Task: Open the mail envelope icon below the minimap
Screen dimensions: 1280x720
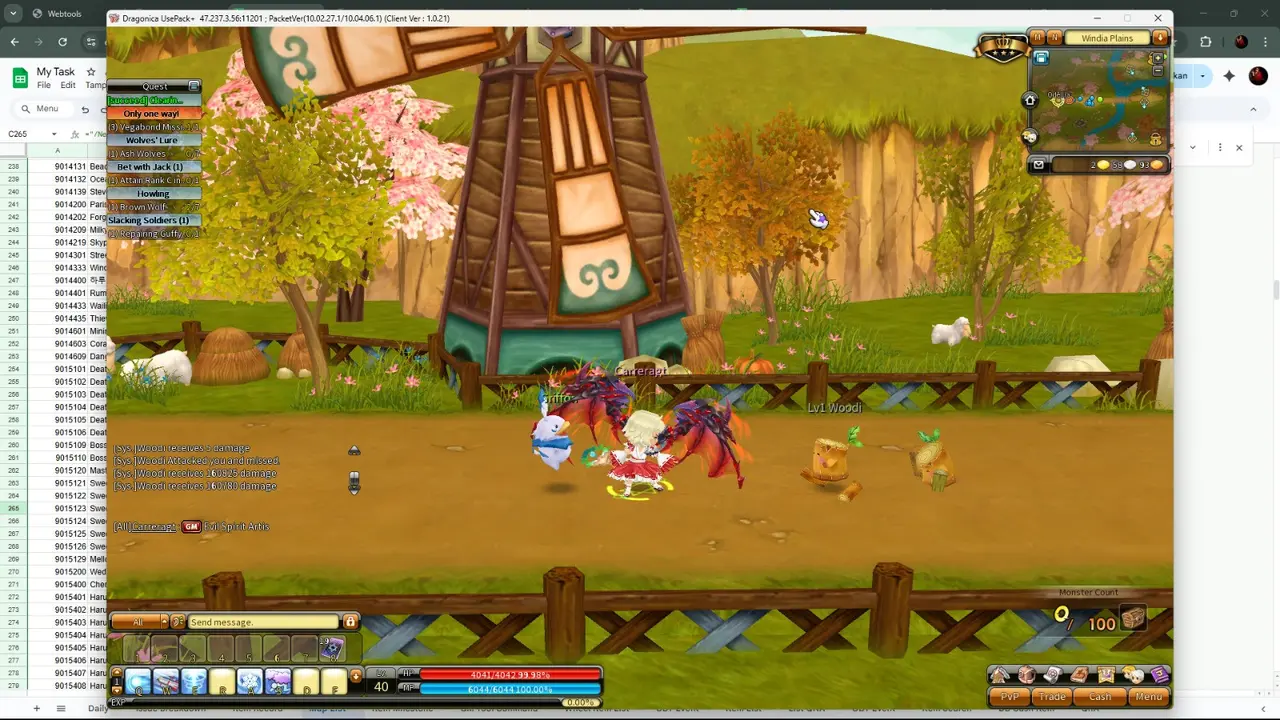Action: tap(1038, 164)
